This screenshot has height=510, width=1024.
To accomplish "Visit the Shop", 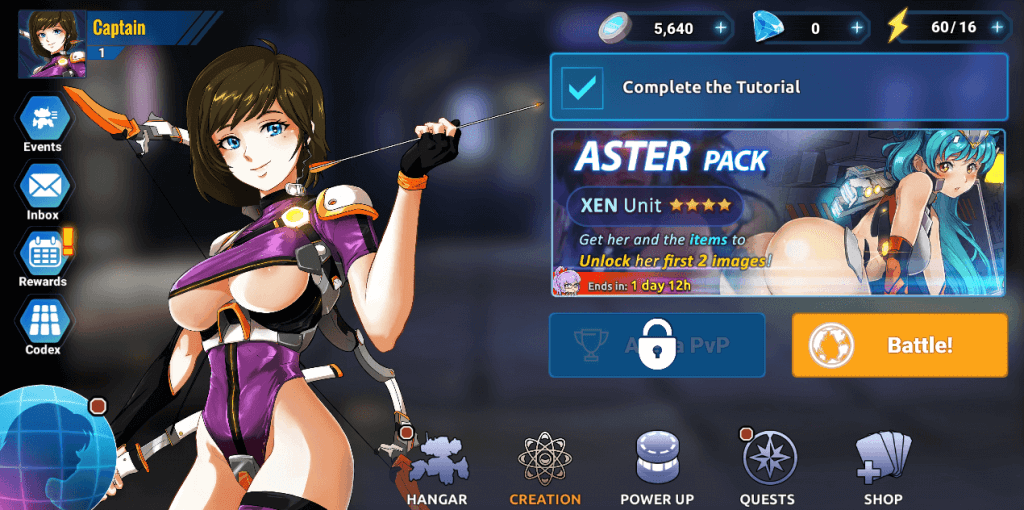I will pos(883,470).
